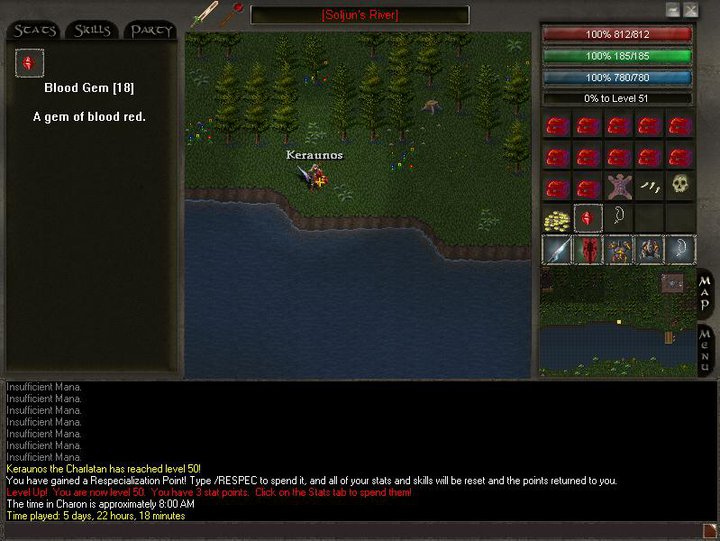Select the fangs item in inventory
This screenshot has width=720, height=541.
click(650, 187)
